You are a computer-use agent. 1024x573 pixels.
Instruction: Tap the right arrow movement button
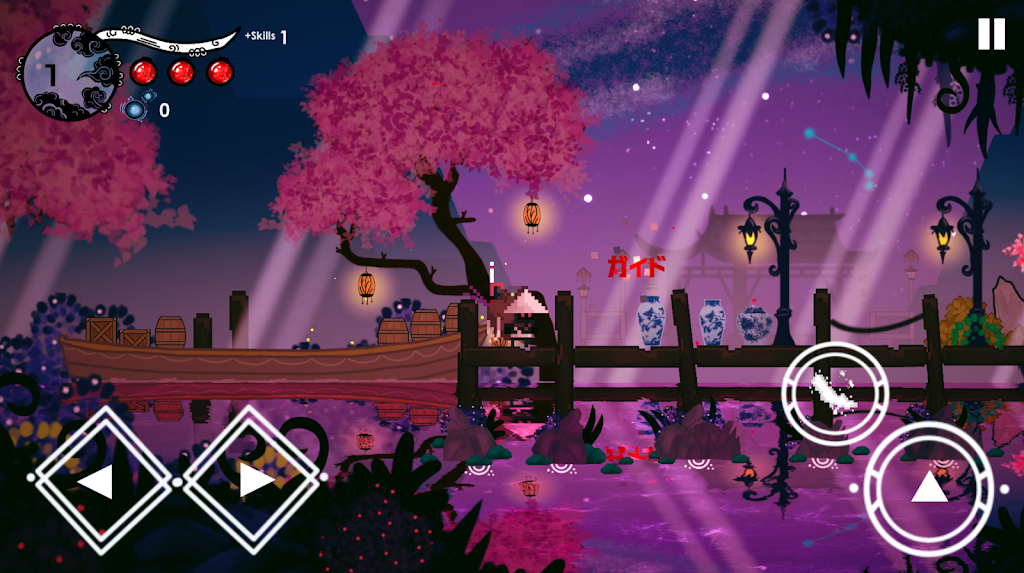[252, 481]
